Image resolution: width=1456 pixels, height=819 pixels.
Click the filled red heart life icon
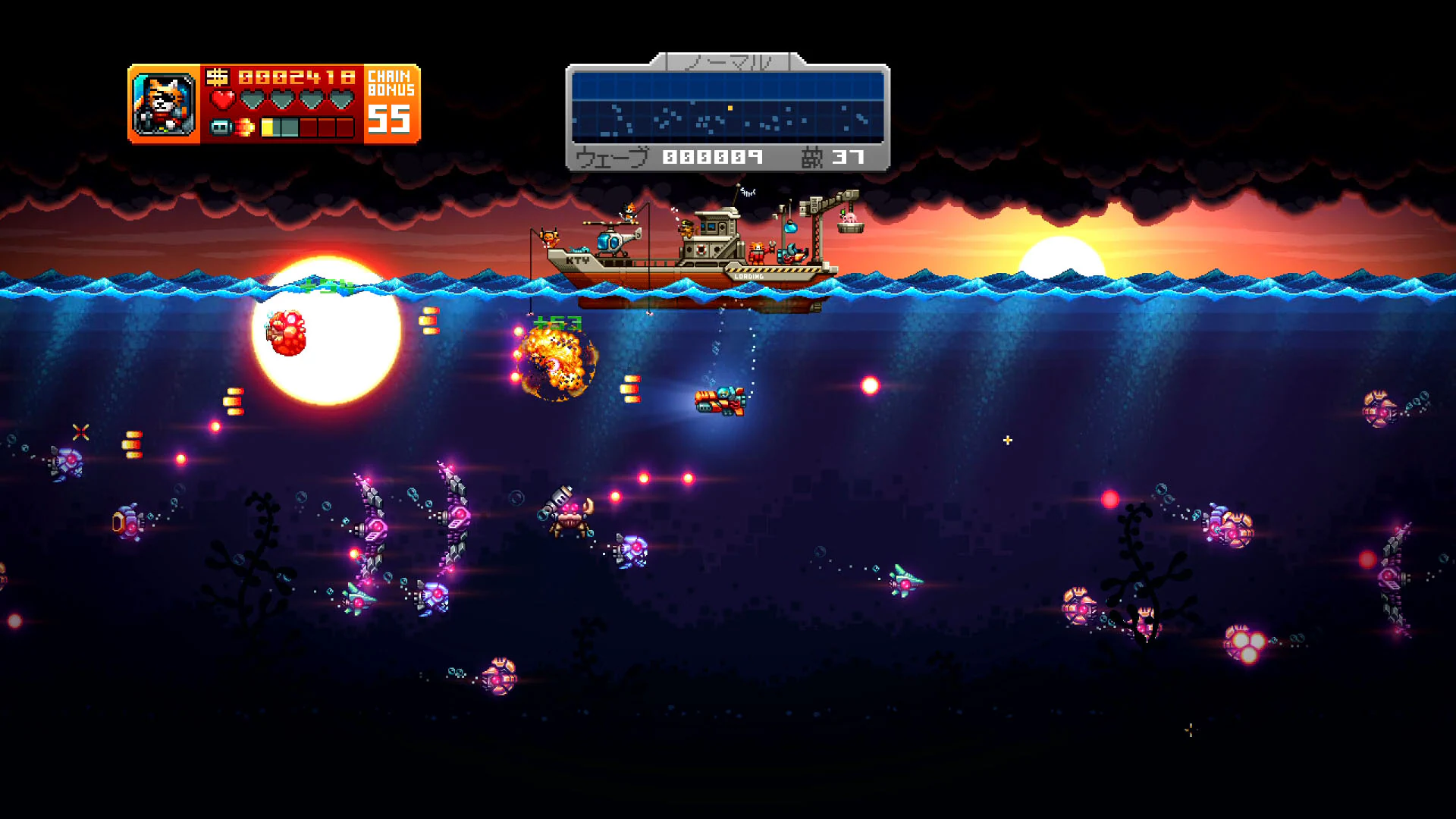pyautogui.click(x=223, y=99)
